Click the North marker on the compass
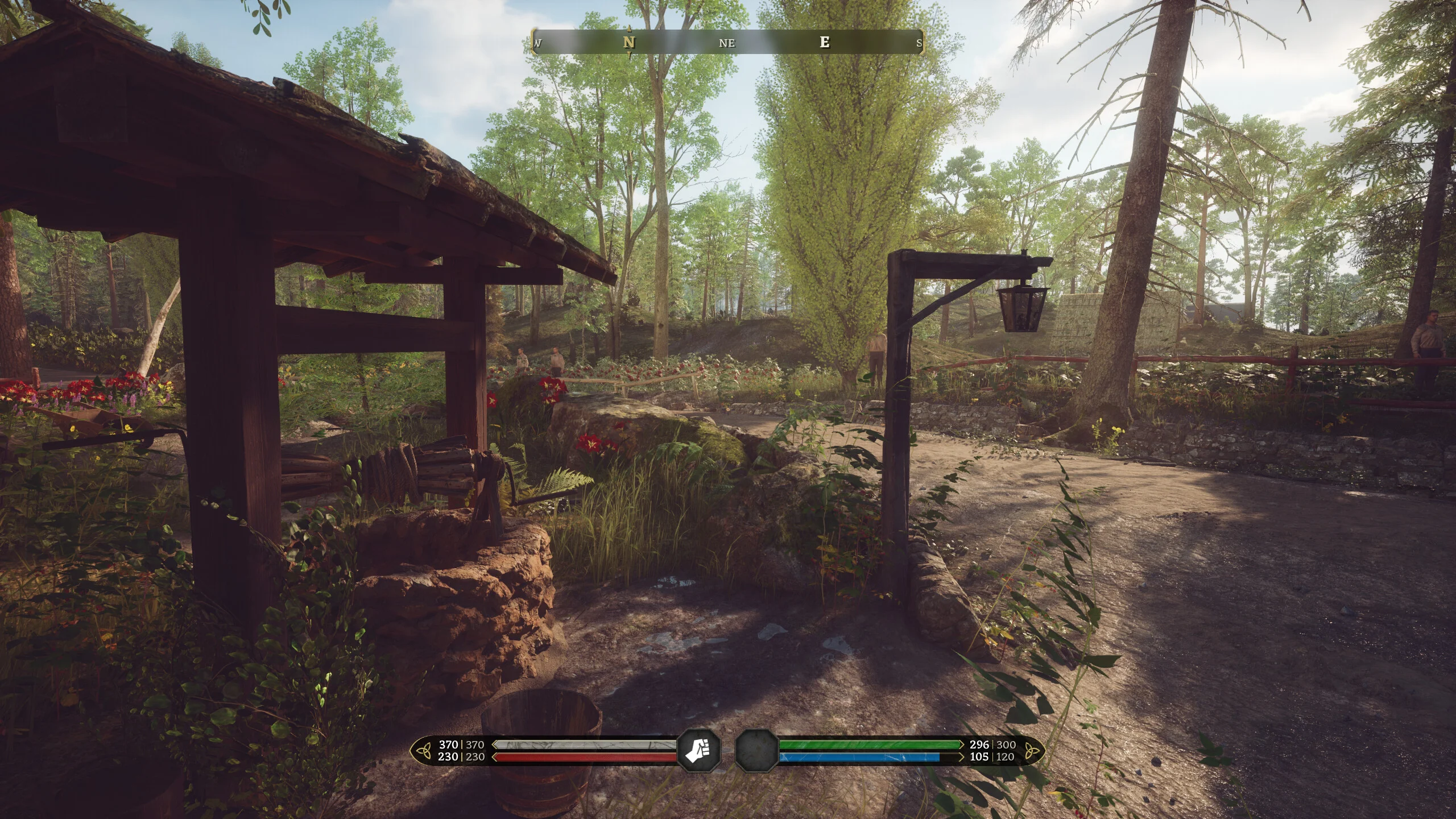Image resolution: width=1456 pixels, height=819 pixels. 628,43
